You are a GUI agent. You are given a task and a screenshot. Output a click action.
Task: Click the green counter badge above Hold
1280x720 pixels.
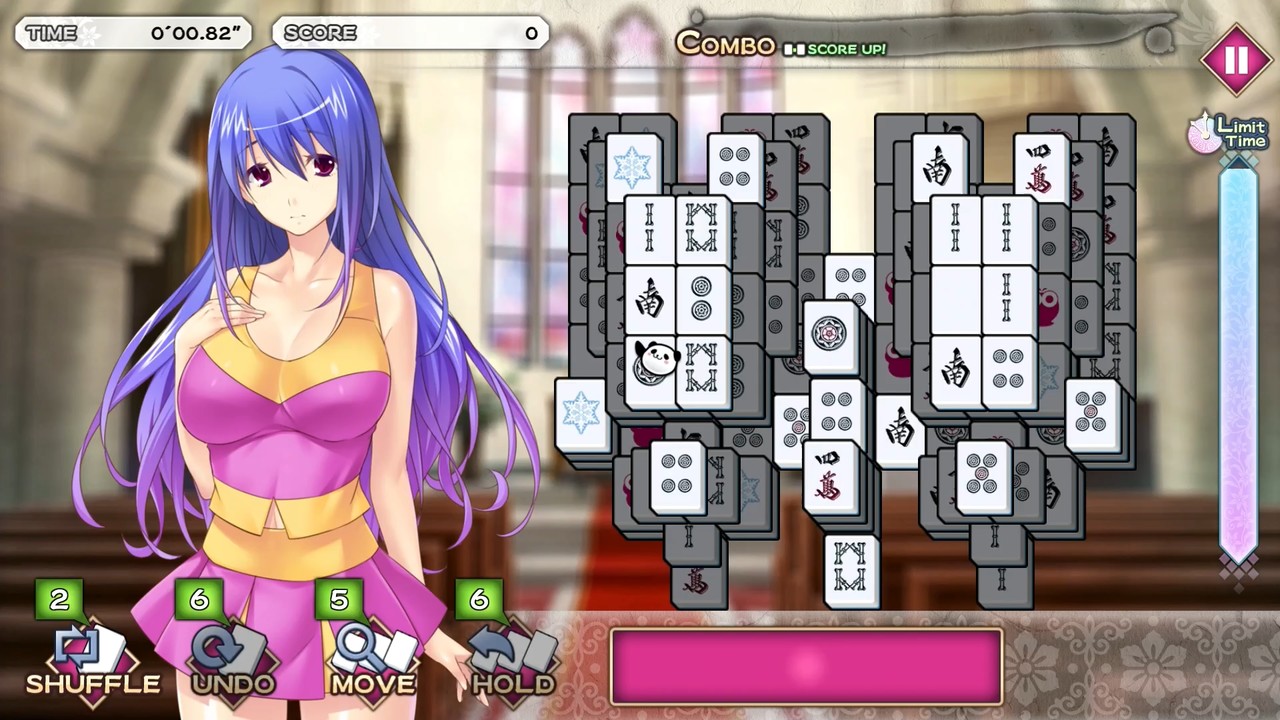tap(478, 600)
